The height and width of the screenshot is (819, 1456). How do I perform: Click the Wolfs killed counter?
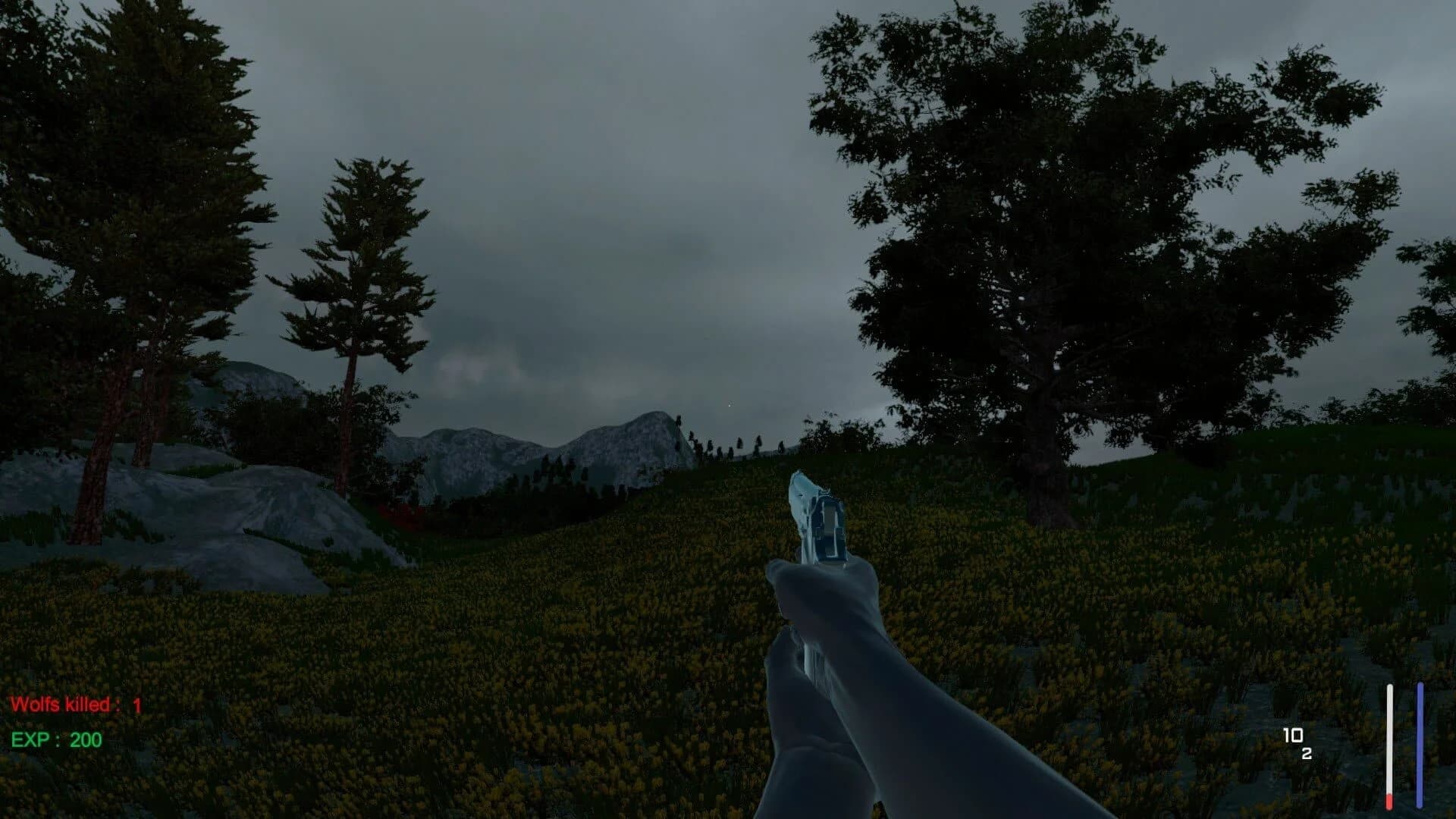[x=62, y=703]
